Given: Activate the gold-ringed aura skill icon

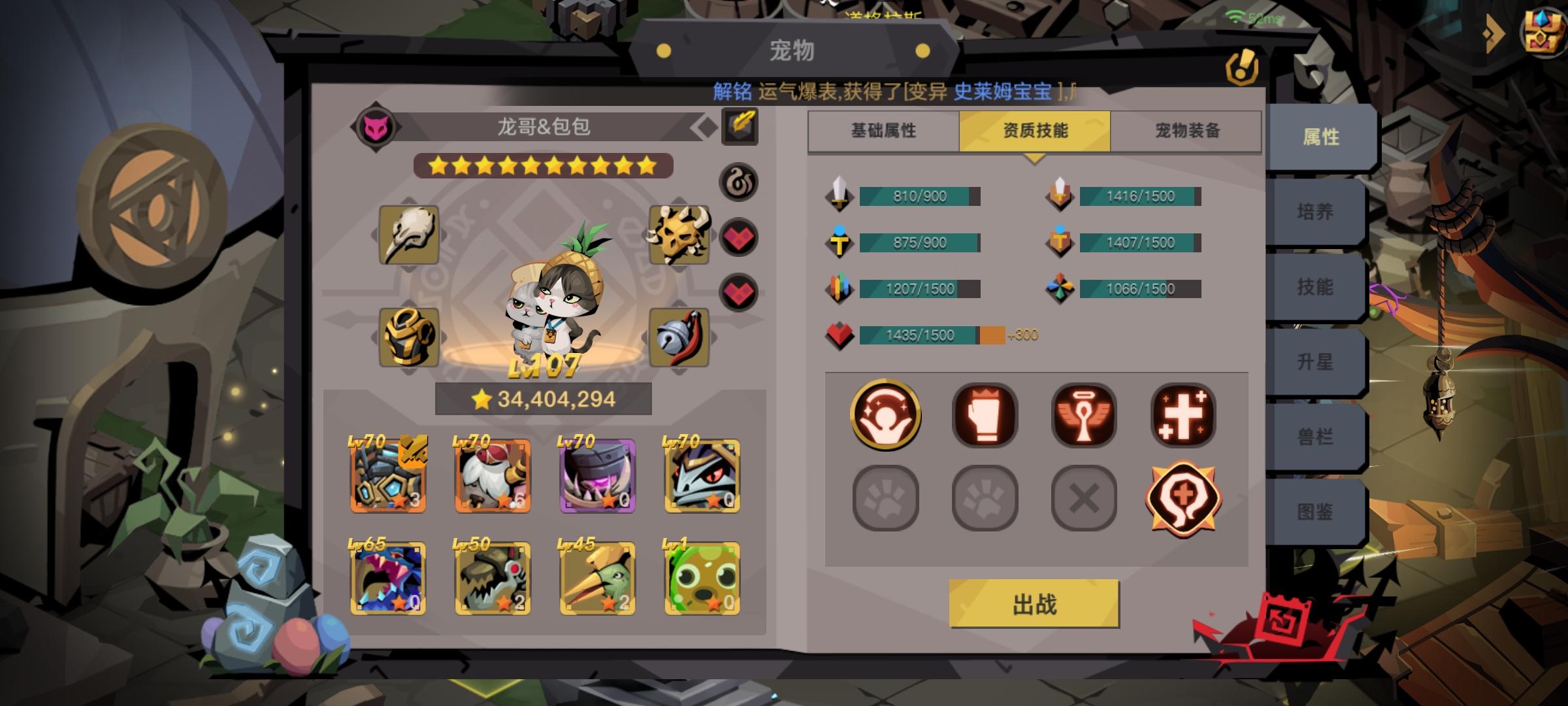Looking at the screenshot, I should (886, 416).
